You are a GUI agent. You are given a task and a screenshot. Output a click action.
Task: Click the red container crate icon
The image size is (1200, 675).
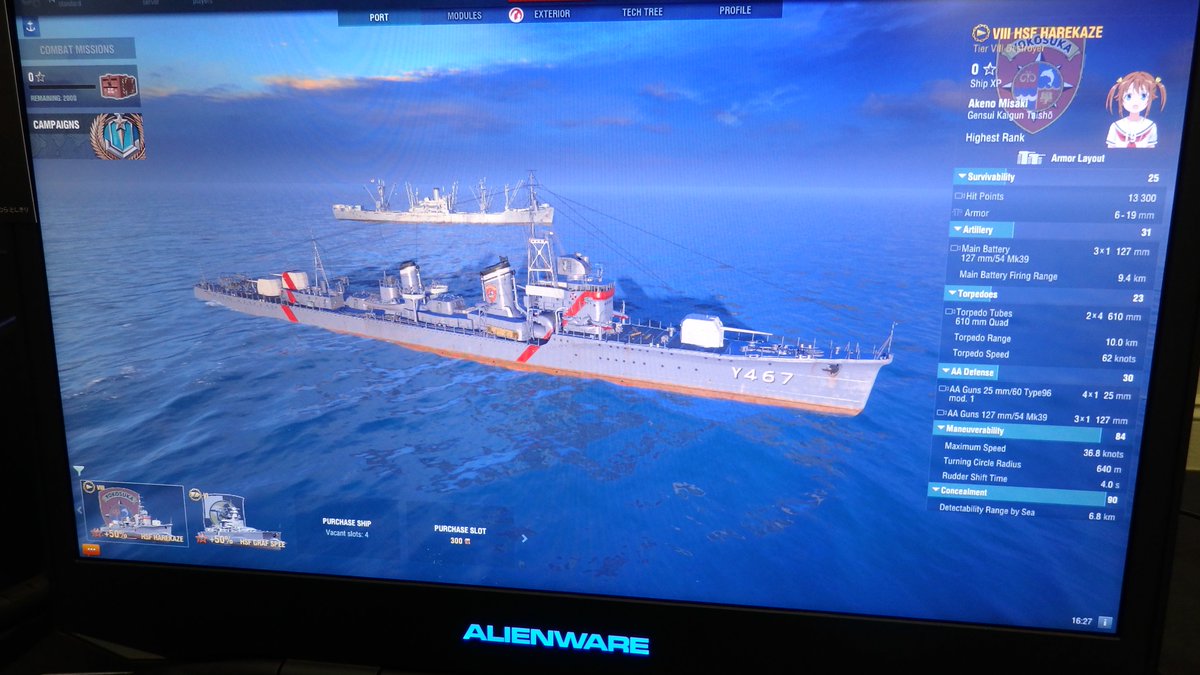pos(118,87)
